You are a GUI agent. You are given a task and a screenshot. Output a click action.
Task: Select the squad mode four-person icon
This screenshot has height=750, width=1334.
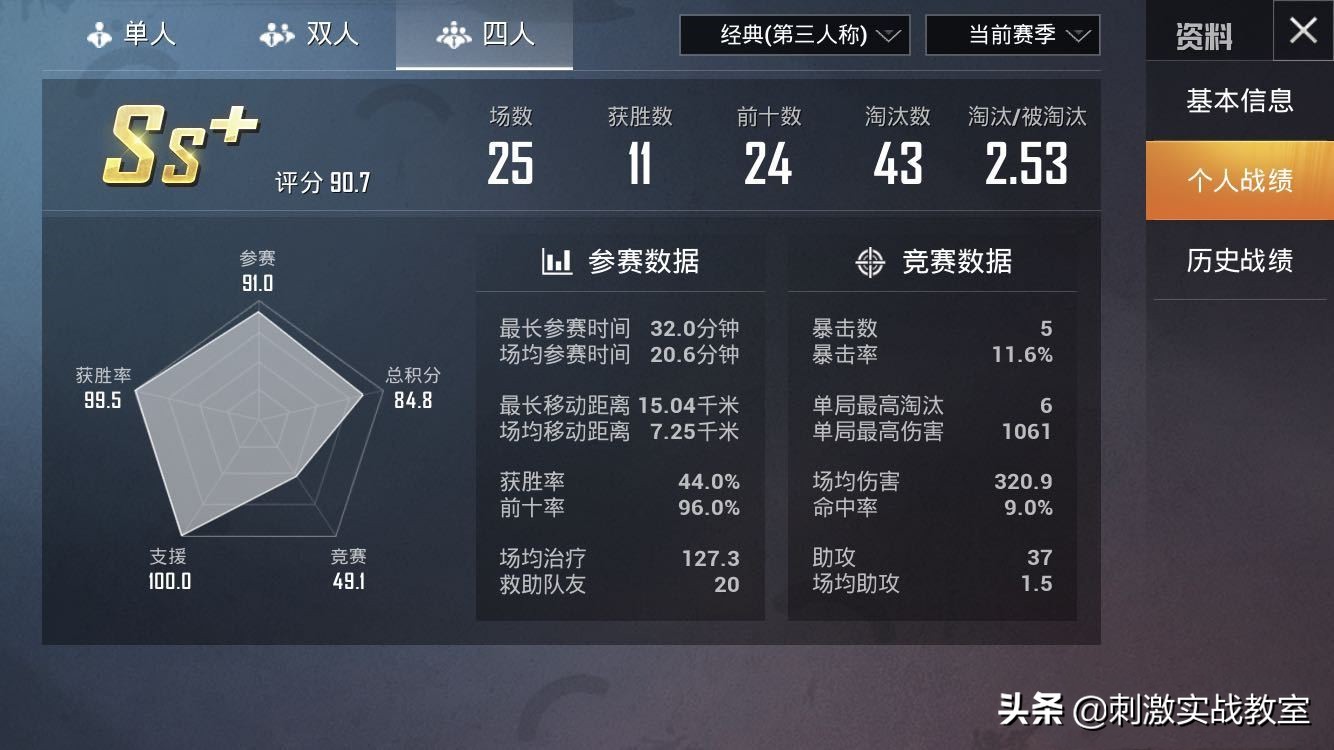pos(456,33)
